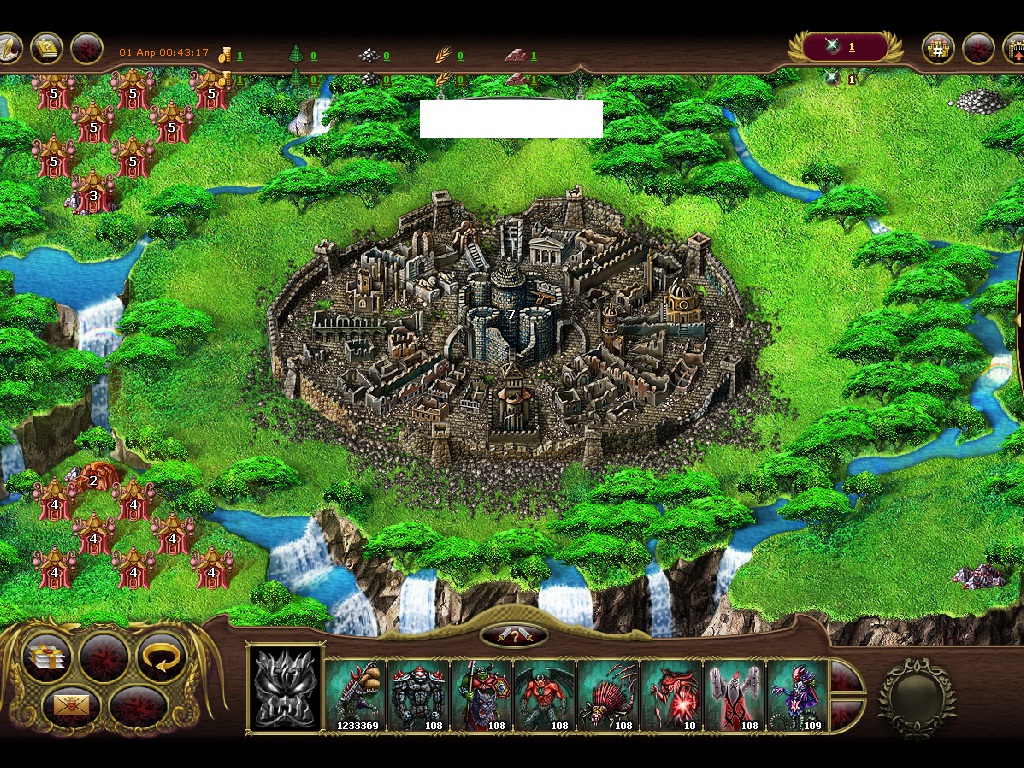Click the castle gate with red arrow
1024x768 pixels.
(x=1012, y=48)
